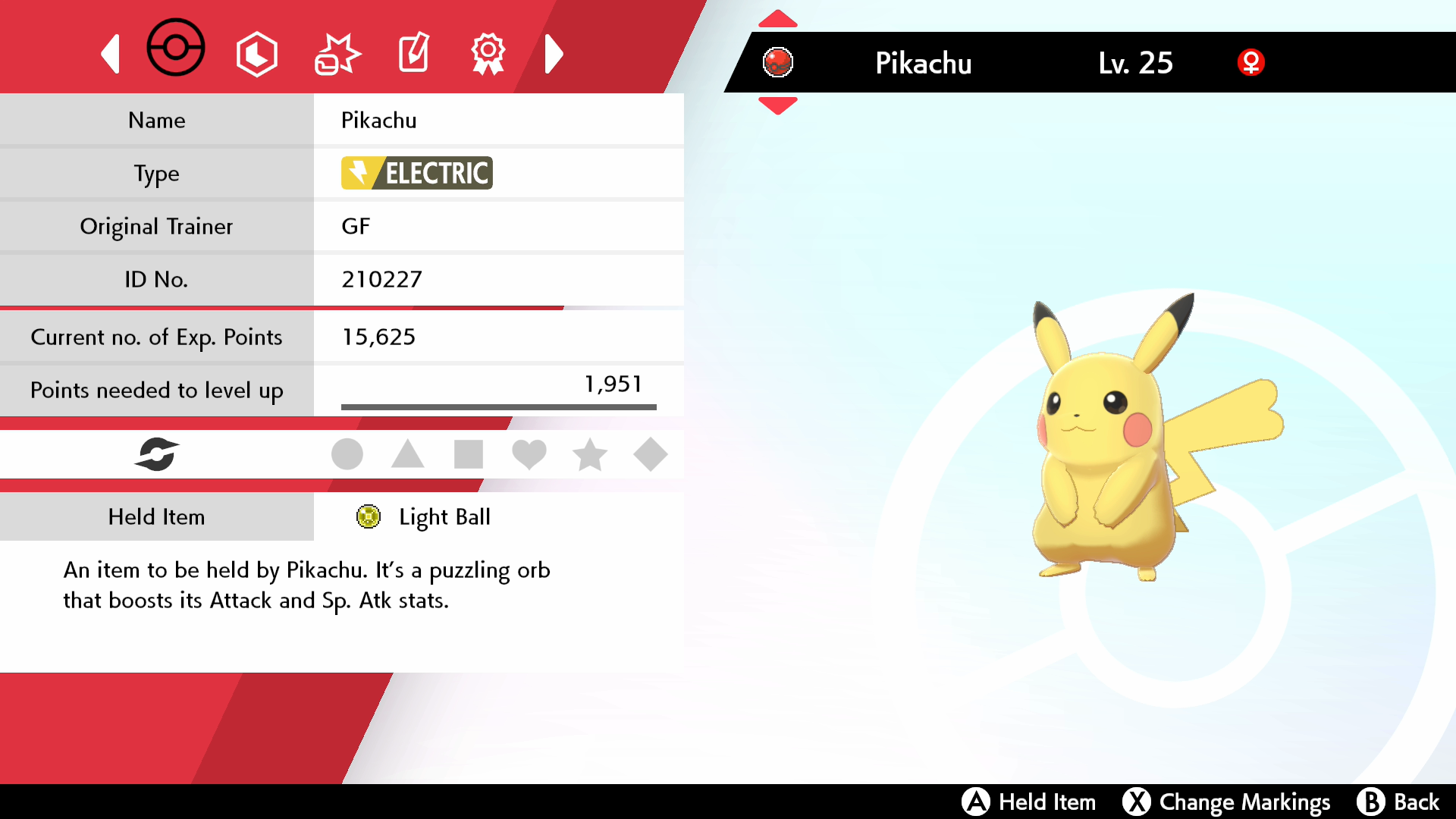
Task: Select the stats hexagon tab icon
Action: [x=257, y=52]
